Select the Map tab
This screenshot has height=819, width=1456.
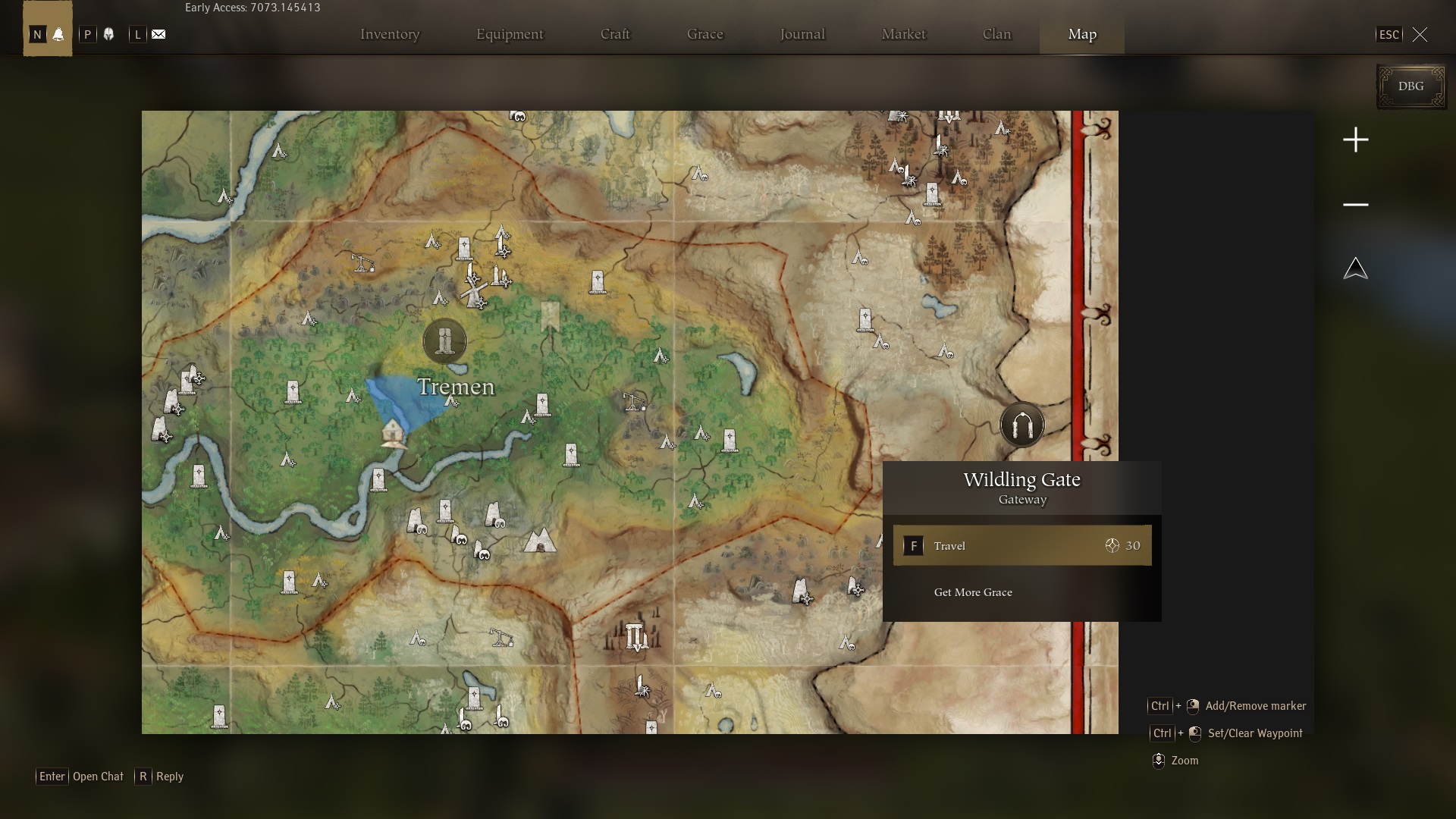pyautogui.click(x=1082, y=34)
